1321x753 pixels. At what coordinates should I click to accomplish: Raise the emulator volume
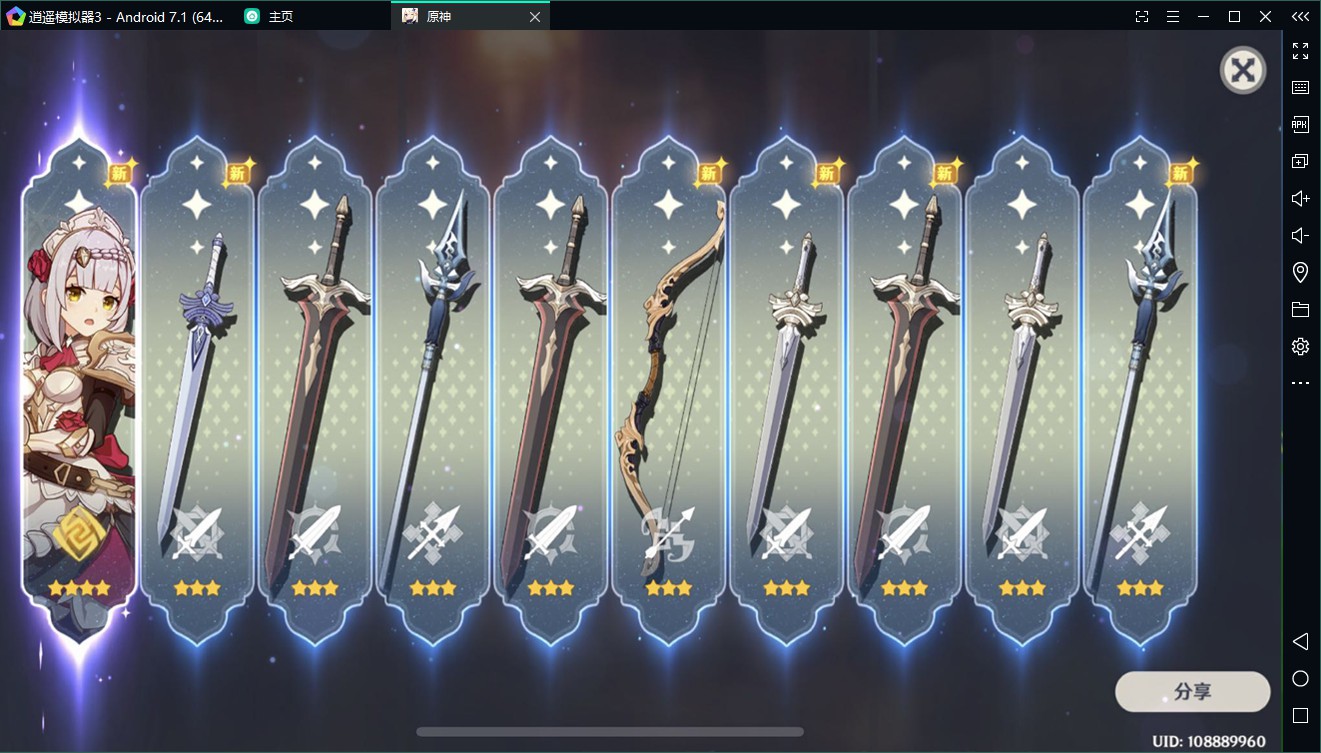[x=1300, y=199]
